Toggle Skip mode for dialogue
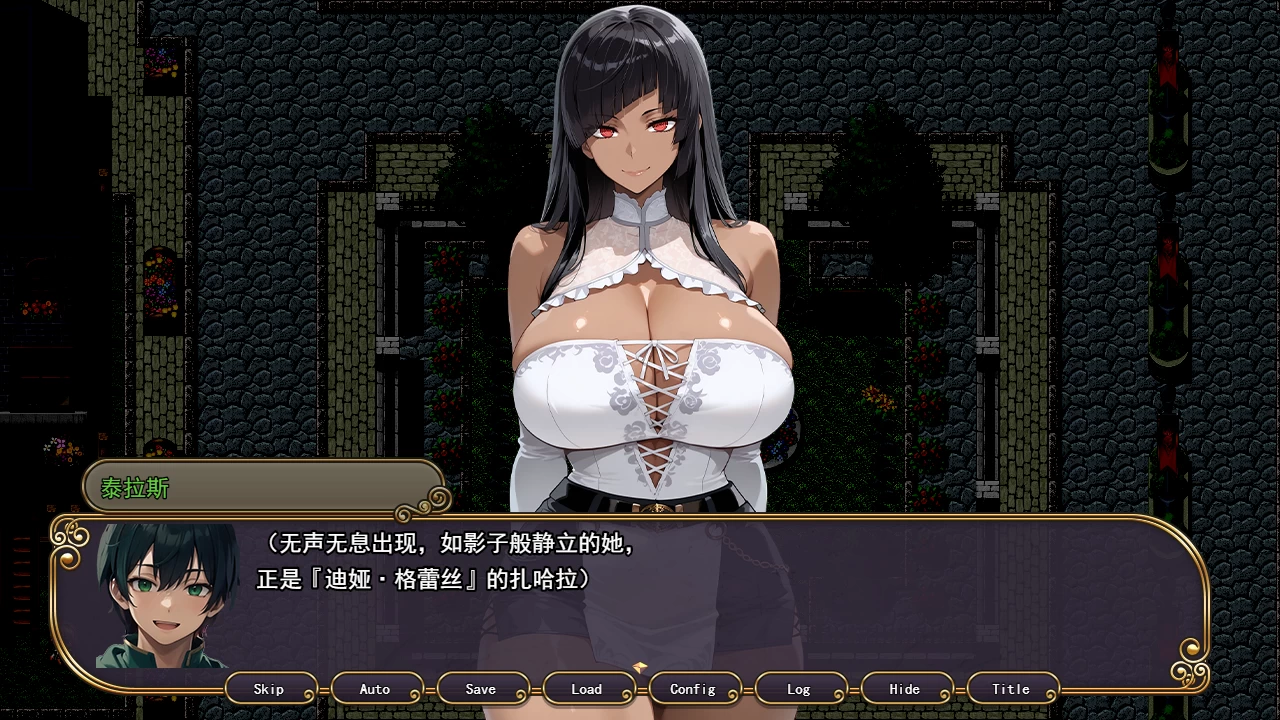Screen dimensions: 1280x720 coord(269,689)
